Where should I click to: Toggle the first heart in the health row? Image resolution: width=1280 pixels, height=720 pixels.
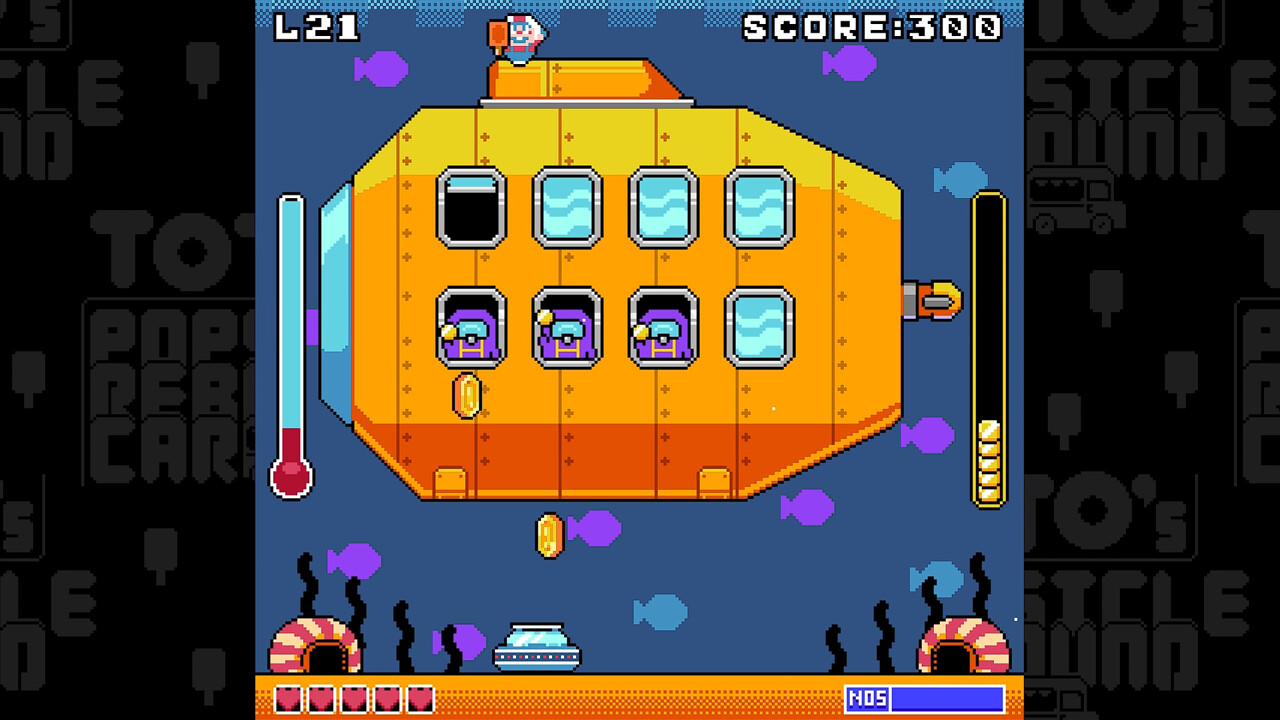click(288, 700)
